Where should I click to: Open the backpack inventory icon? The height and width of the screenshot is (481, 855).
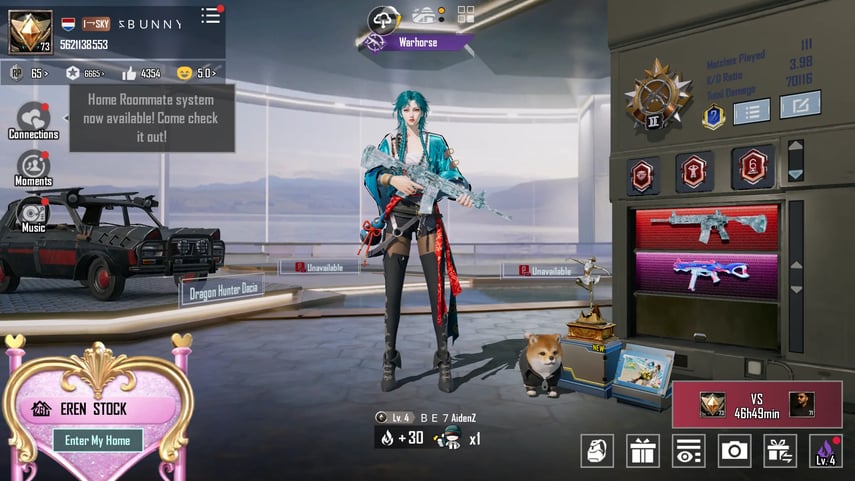pyautogui.click(x=597, y=451)
